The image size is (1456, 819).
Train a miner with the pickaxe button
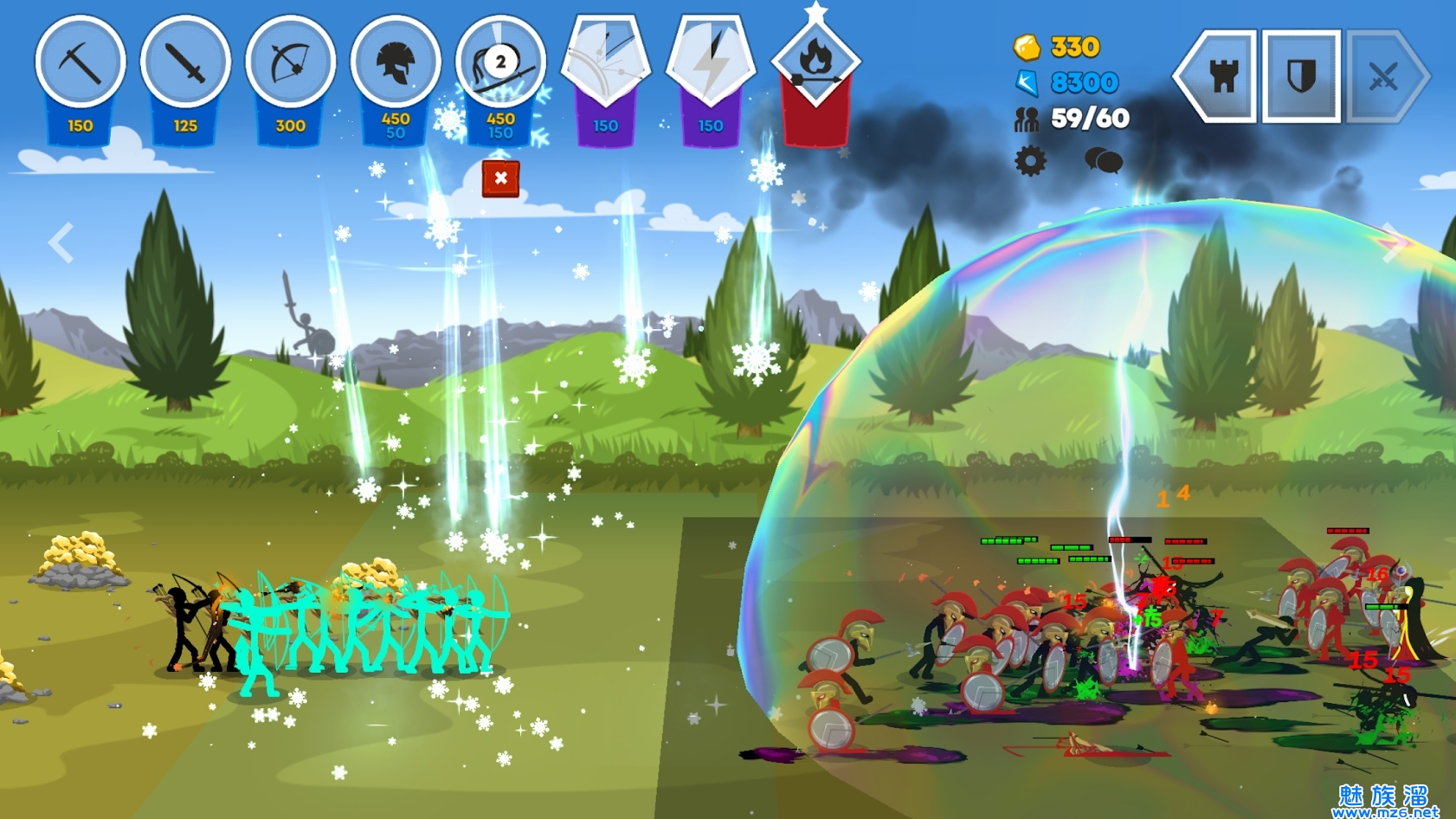81,63
